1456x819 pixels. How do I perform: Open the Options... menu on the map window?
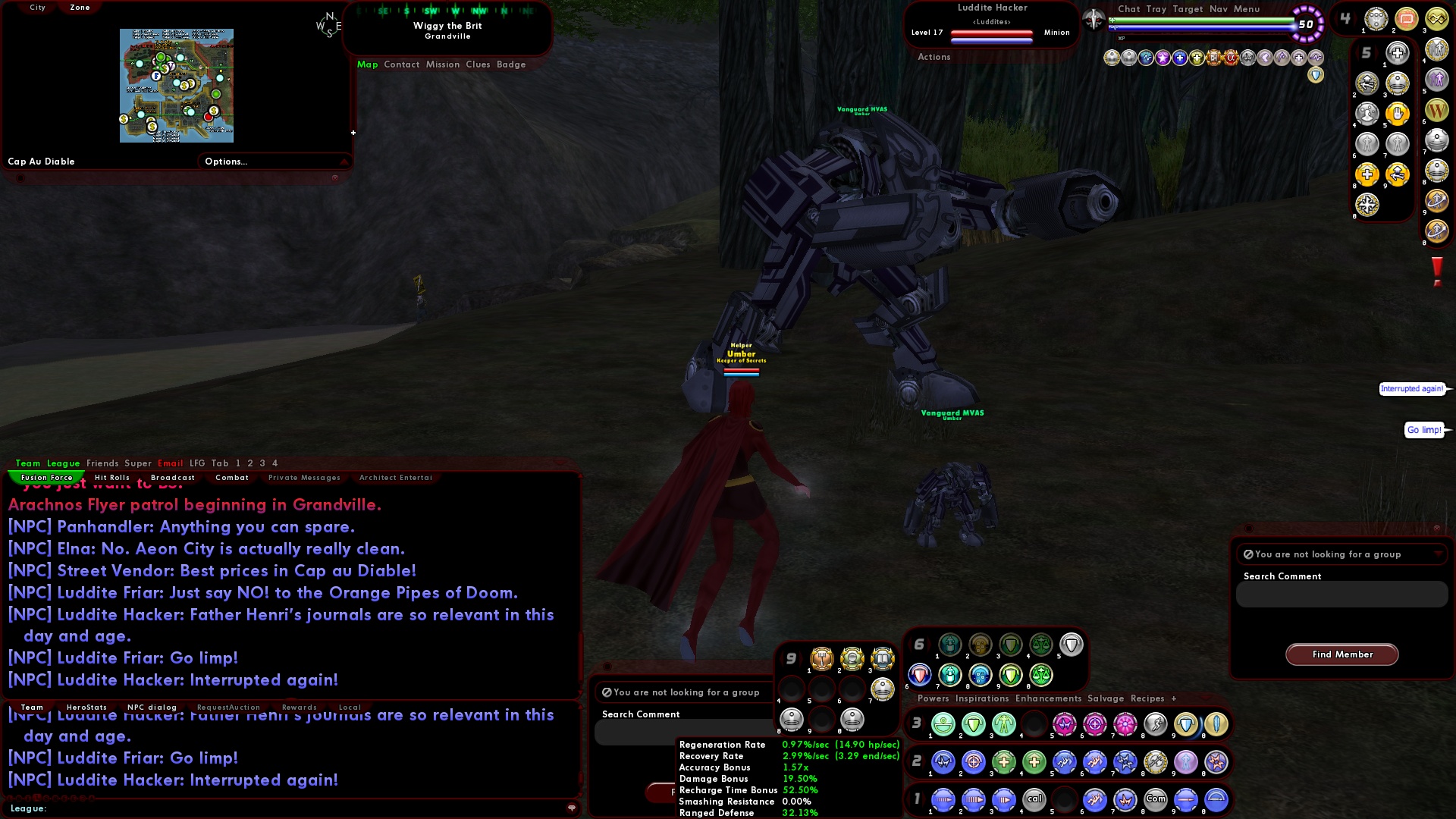(226, 161)
